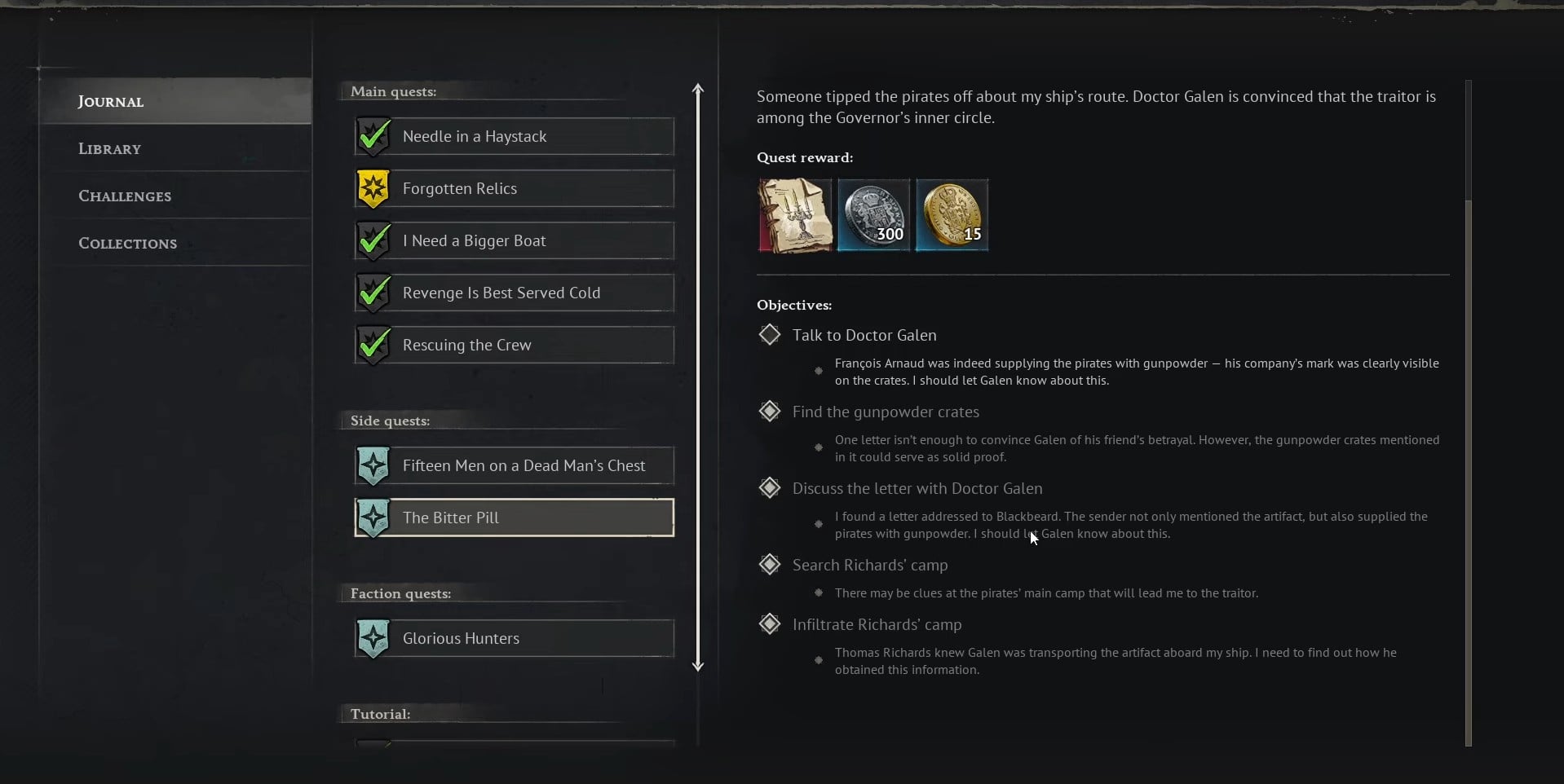Open the Library tab
Viewport: 1564px width, 784px height.
pos(110,149)
